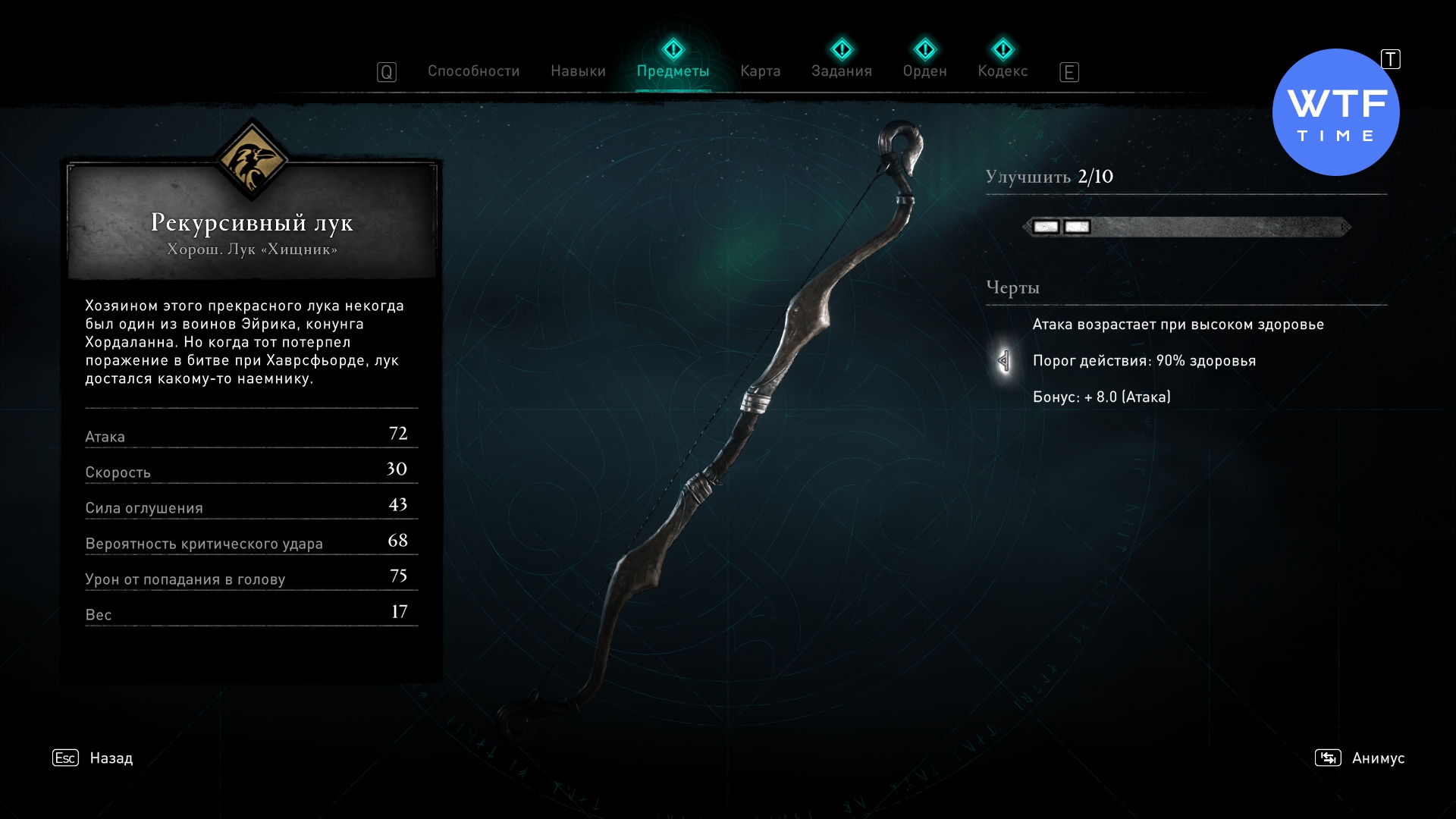Click the WTF Time channel logo
Image resolution: width=1456 pixels, height=819 pixels.
coord(1335,113)
